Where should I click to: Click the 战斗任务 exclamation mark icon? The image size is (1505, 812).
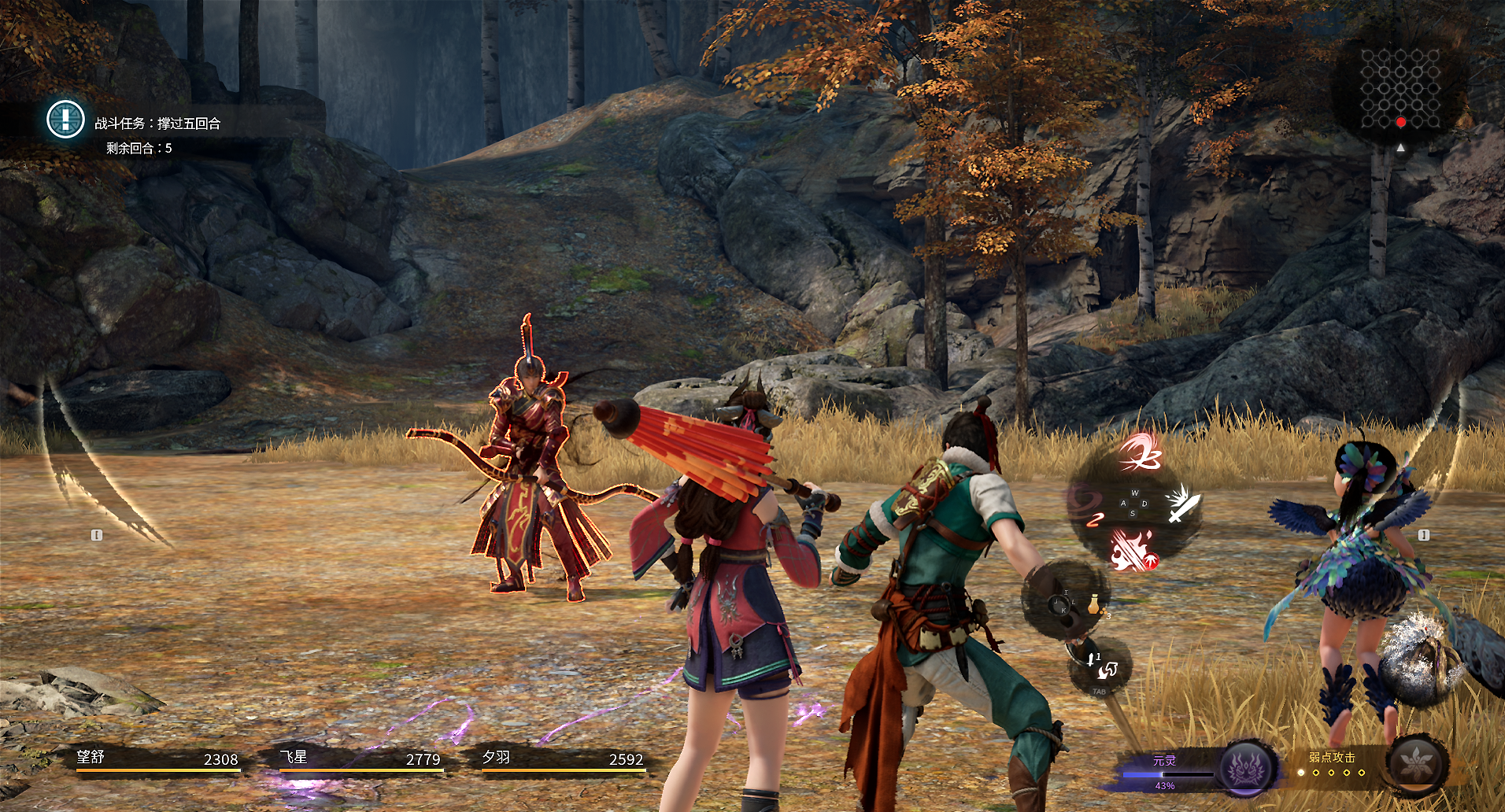65,120
